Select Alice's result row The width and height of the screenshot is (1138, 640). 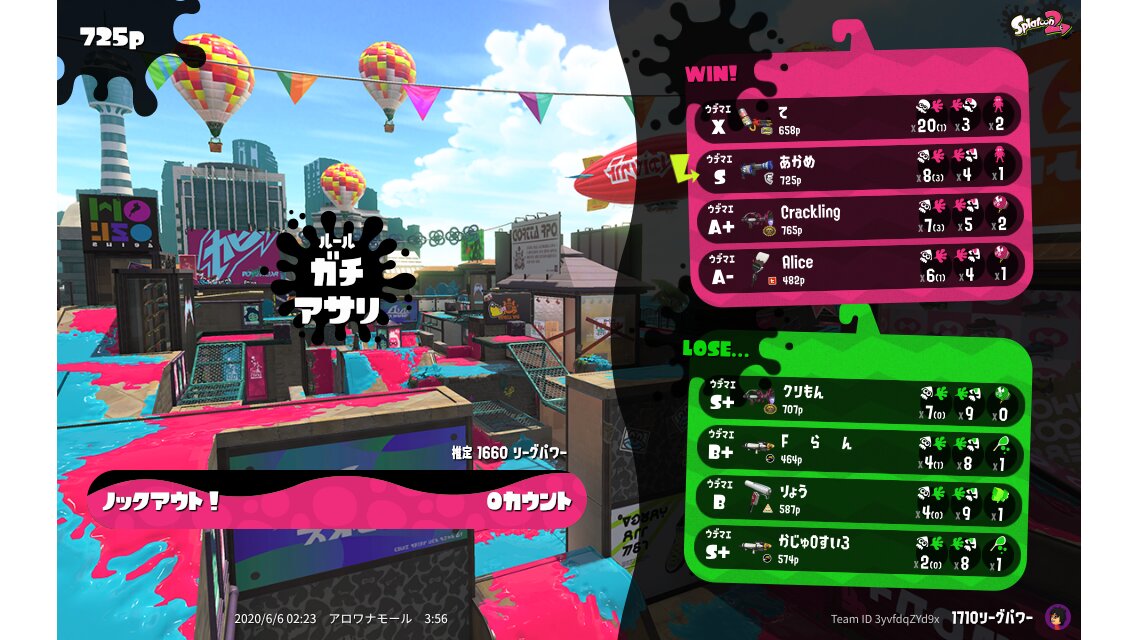coord(858,267)
